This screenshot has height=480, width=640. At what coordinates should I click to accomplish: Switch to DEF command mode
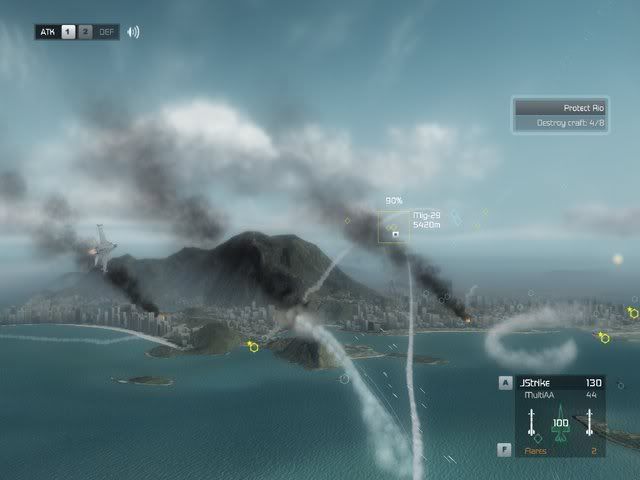pos(107,32)
